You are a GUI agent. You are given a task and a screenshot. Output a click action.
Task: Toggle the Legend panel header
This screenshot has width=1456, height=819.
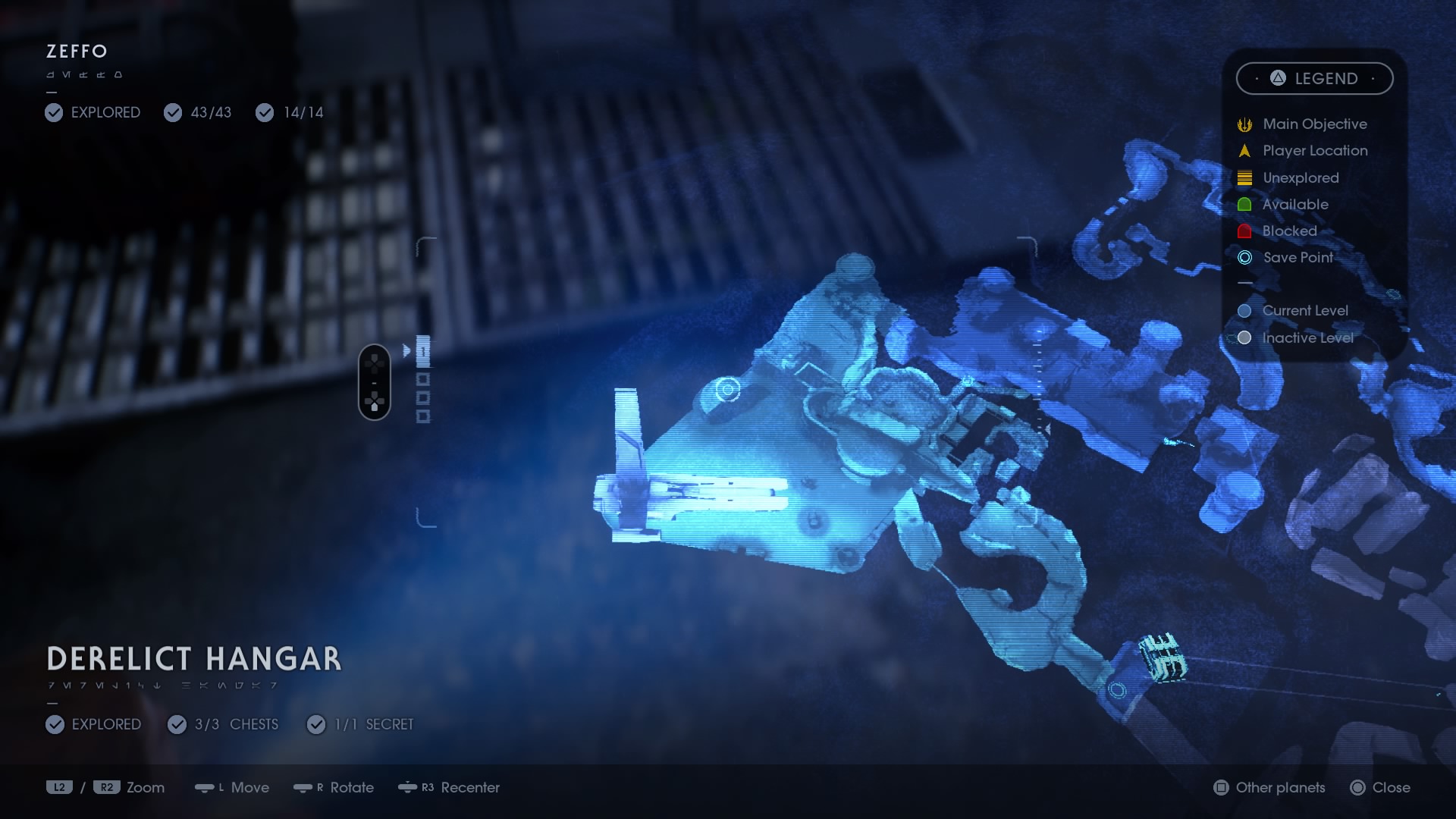[1314, 79]
